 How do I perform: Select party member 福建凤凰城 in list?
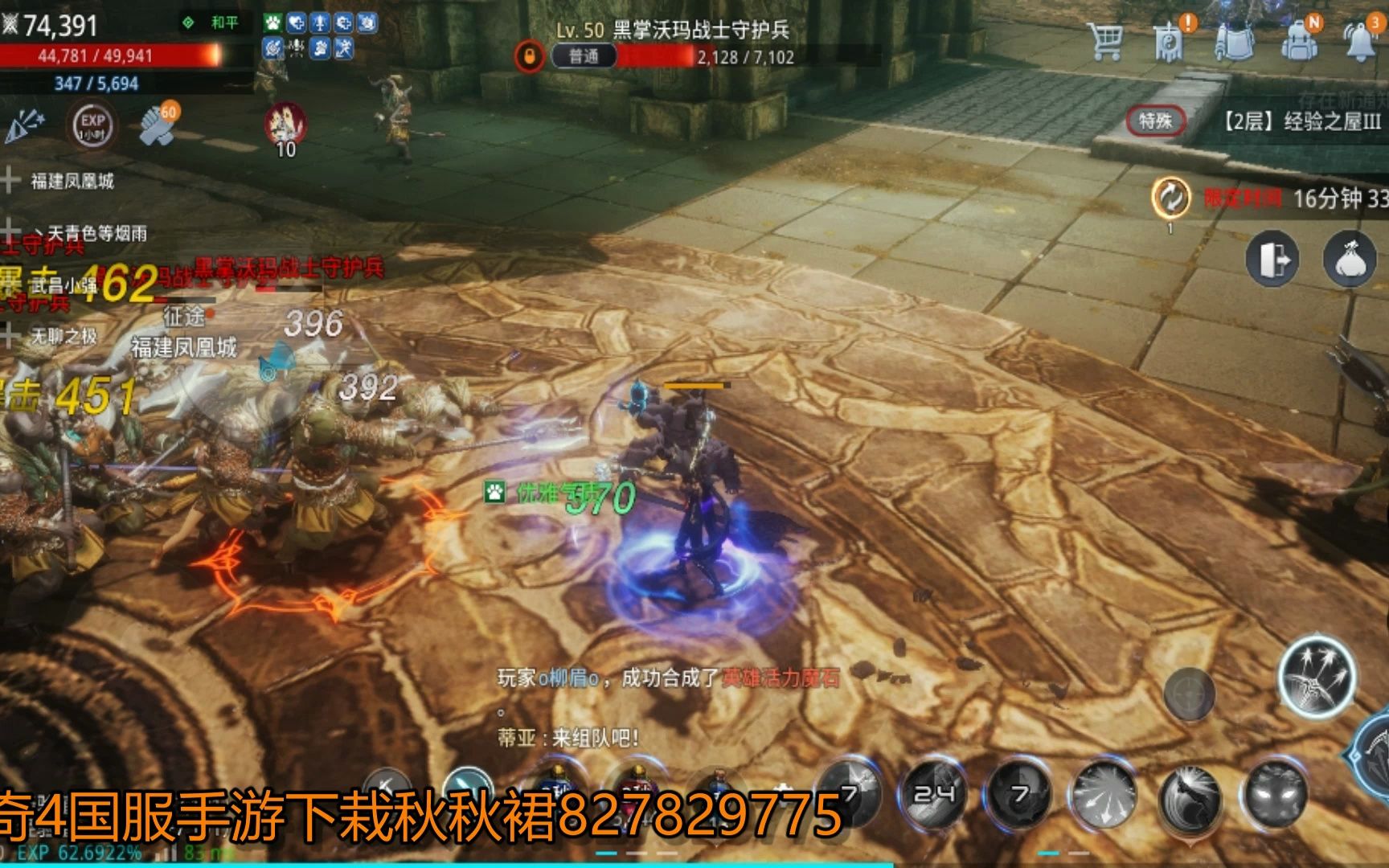[72, 181]
